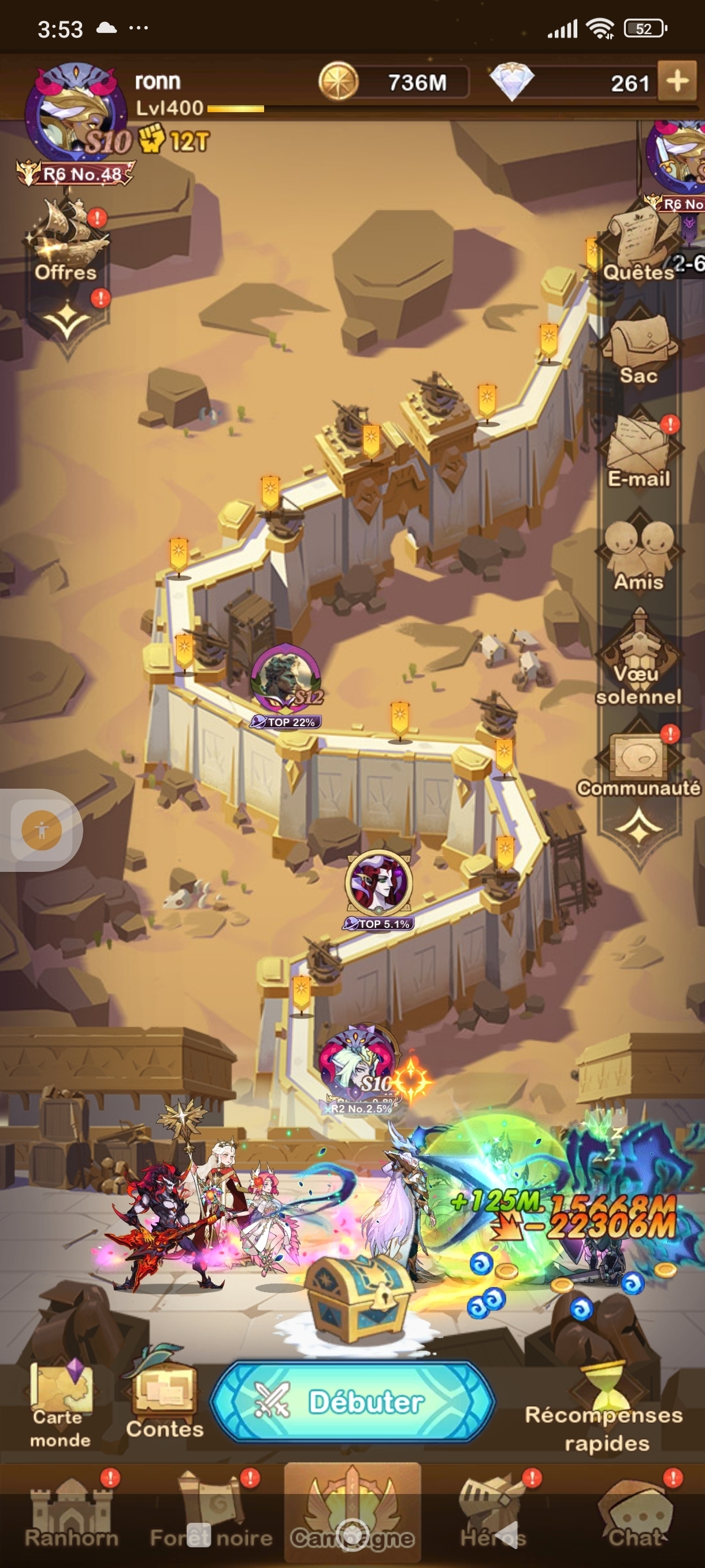The height and width of the screenshot is (1568, 705).
Task: Collapse the right side menu arrow
Action: pos(638,826)
